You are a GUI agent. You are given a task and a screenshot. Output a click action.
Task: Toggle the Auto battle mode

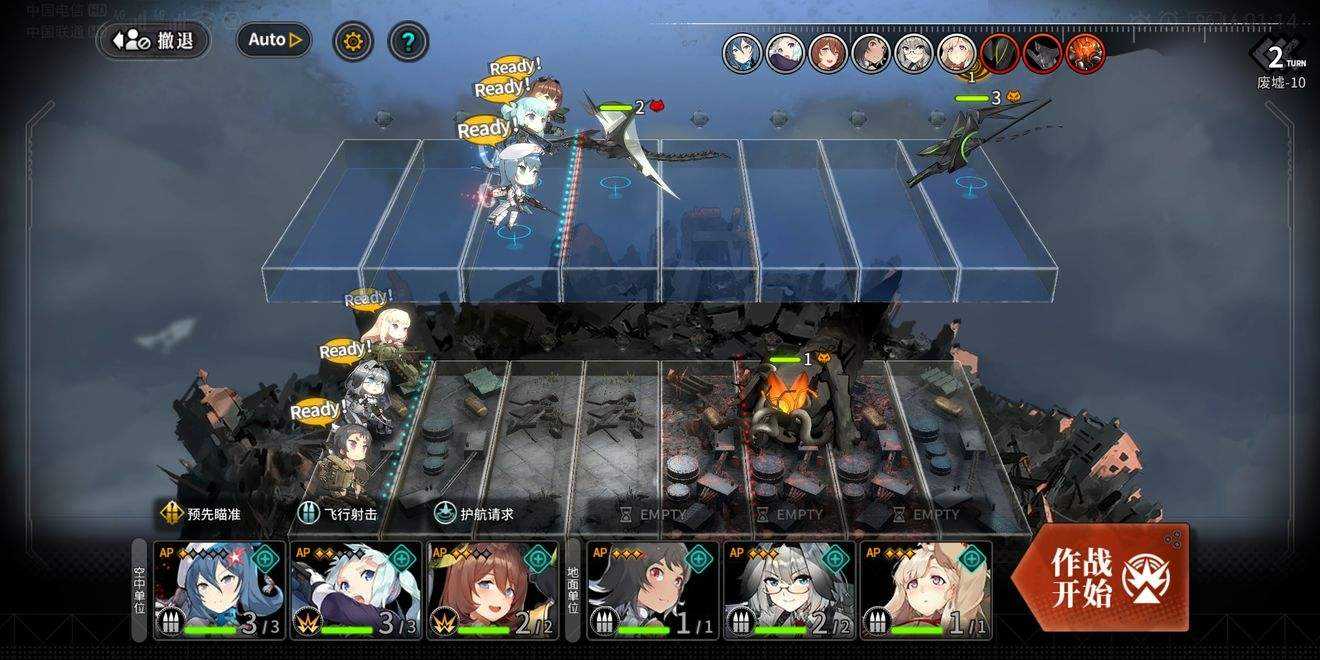(x=274, y=41)
